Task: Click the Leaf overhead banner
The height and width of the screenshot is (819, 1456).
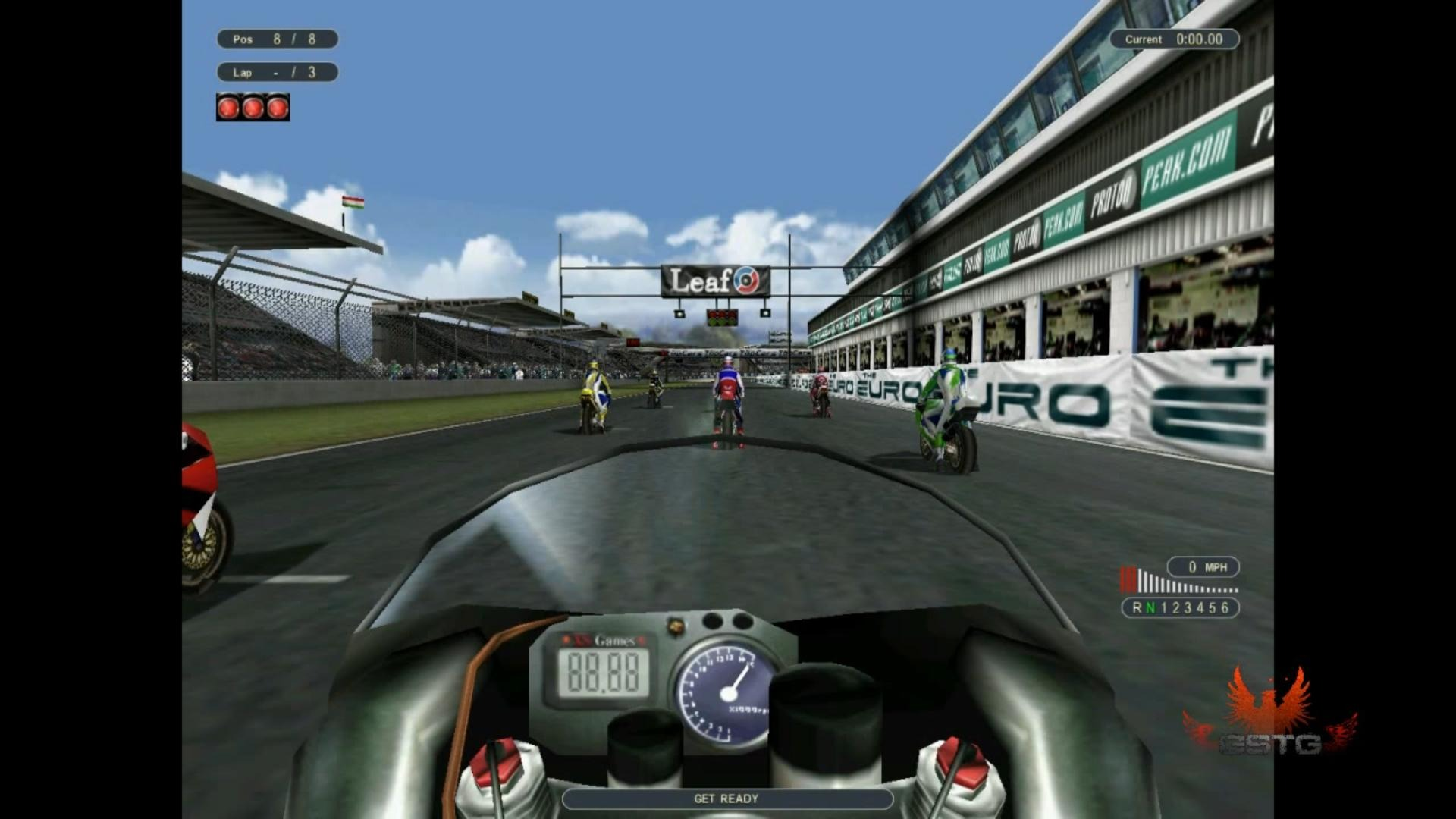Action: [713, 281]
